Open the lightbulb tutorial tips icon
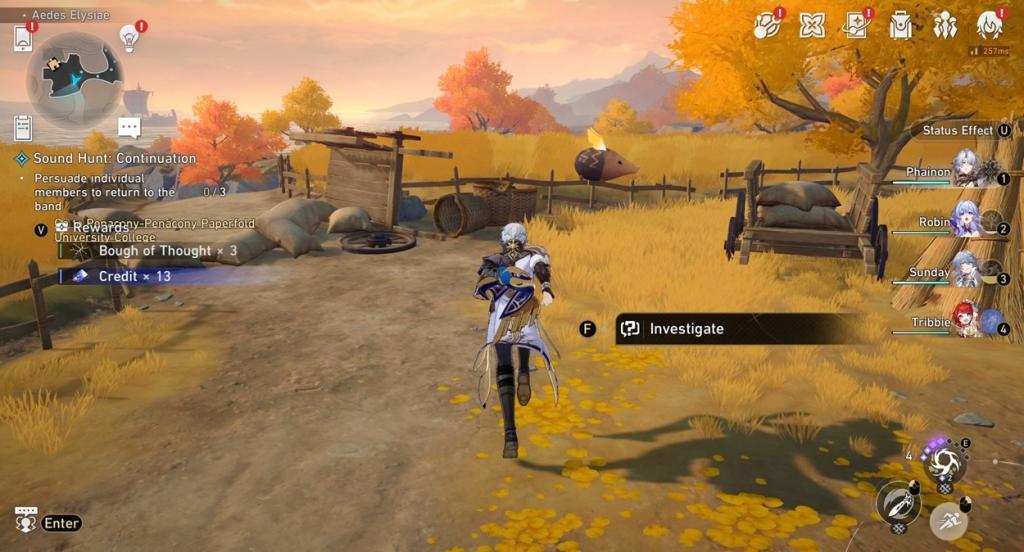Image resolution: width=1024 pixels, height=552 pixels. [129, 38]
